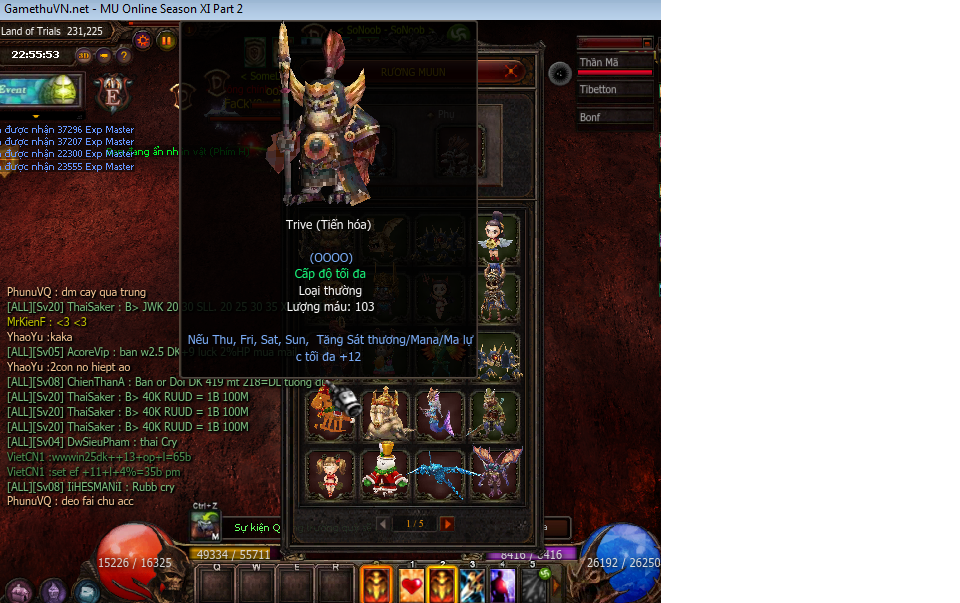Activate the red heart skill

[x=412, y=585]
